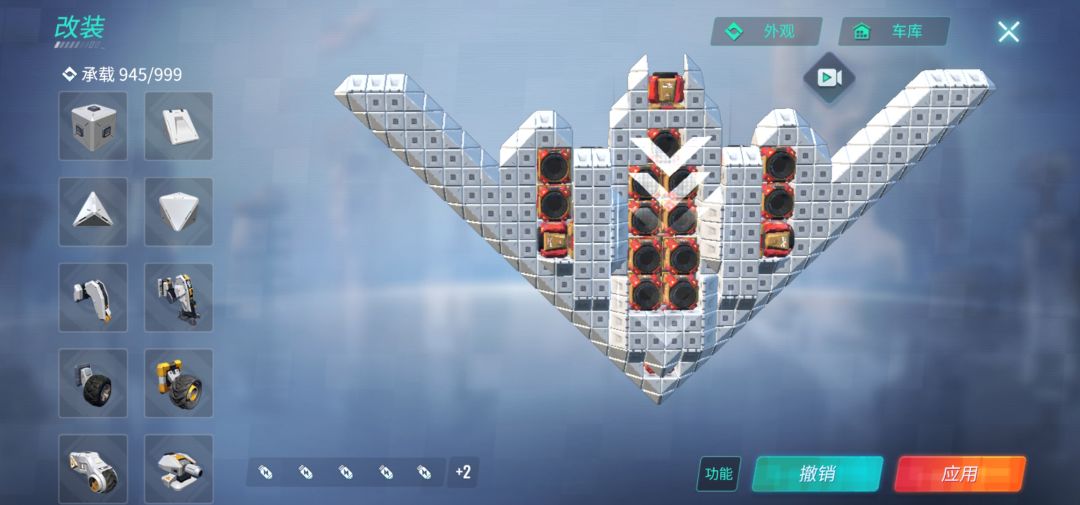Select the inverted pyramid block part
Viewport: 1080px width, 505px height.
pos(179,212)
